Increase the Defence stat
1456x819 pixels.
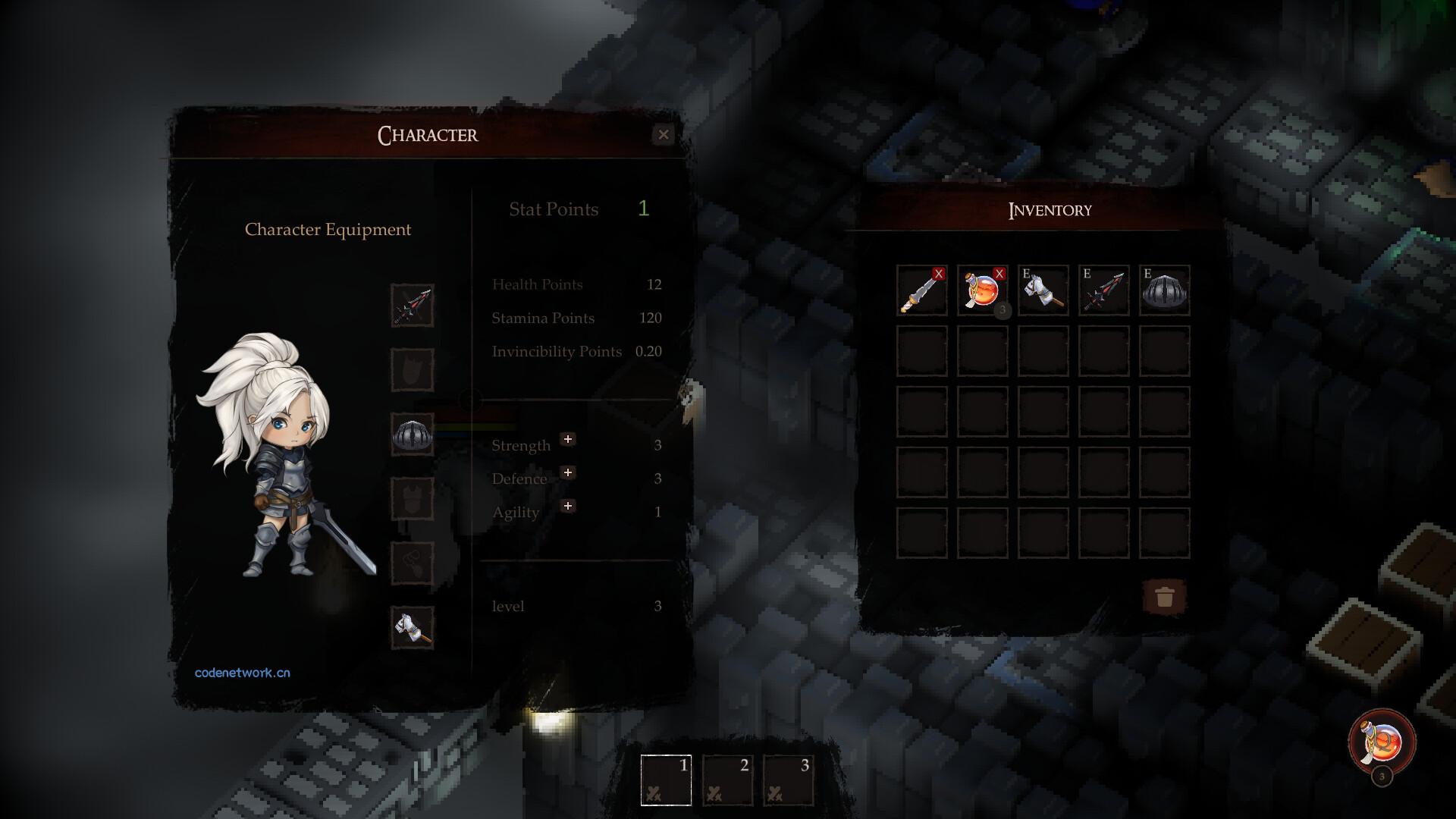(x=567, y=473)
